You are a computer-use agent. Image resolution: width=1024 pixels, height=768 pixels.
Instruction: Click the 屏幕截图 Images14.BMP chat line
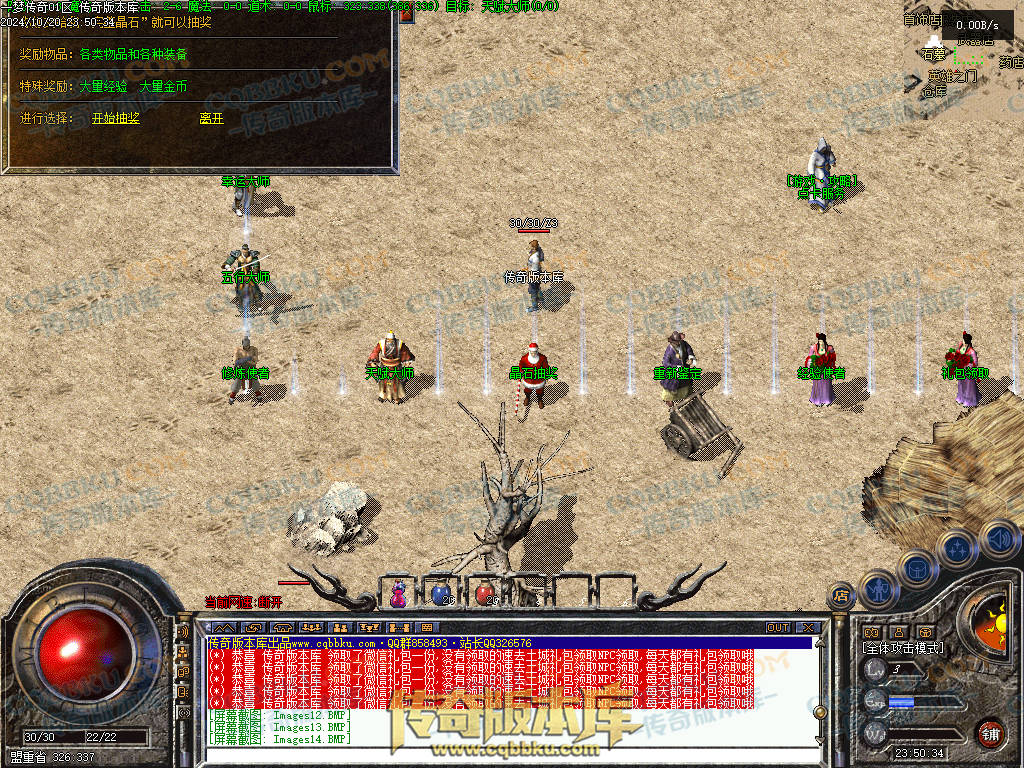280,740
